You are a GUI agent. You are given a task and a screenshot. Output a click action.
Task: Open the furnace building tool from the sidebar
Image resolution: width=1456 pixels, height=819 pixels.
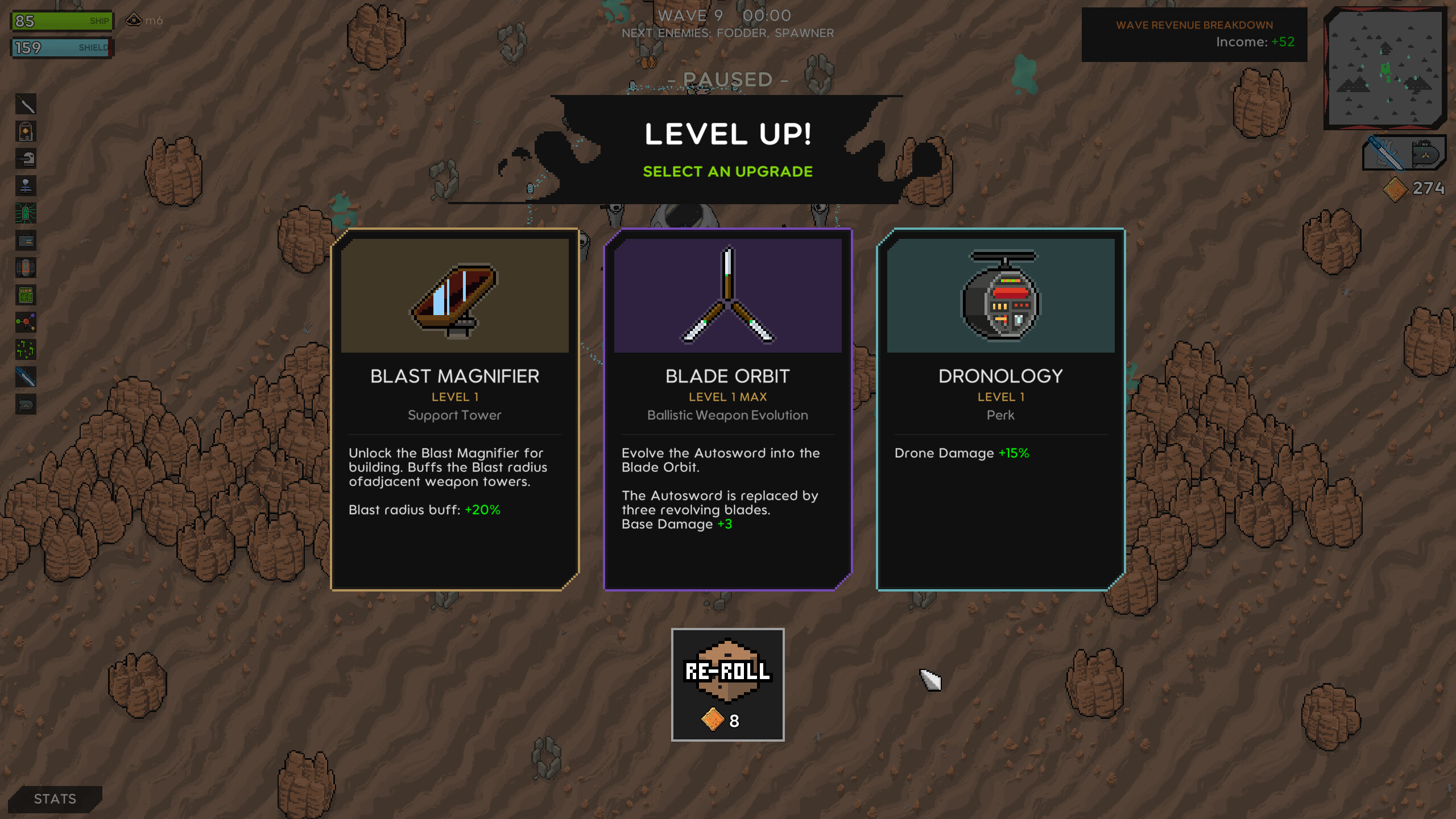26,131
